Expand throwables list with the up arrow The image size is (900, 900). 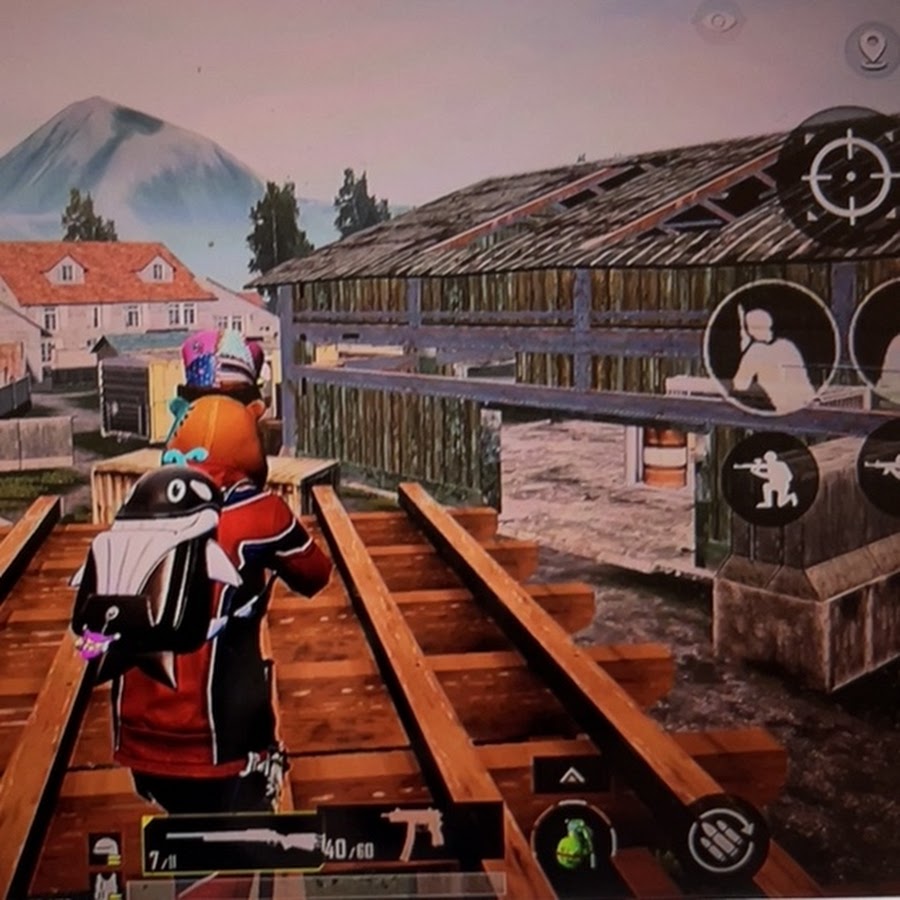573,776
